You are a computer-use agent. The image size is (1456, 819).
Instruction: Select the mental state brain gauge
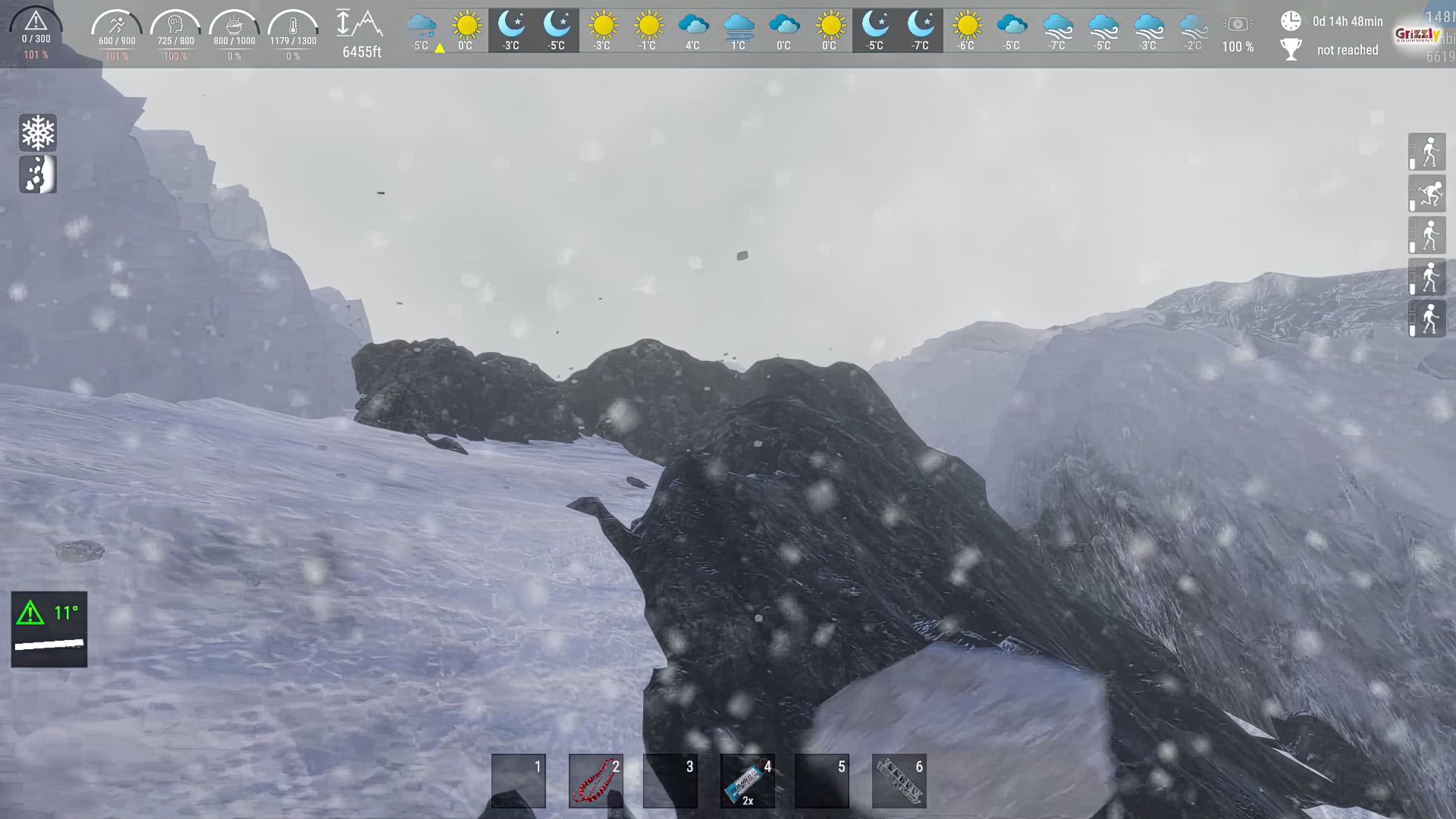pos(175,27)
